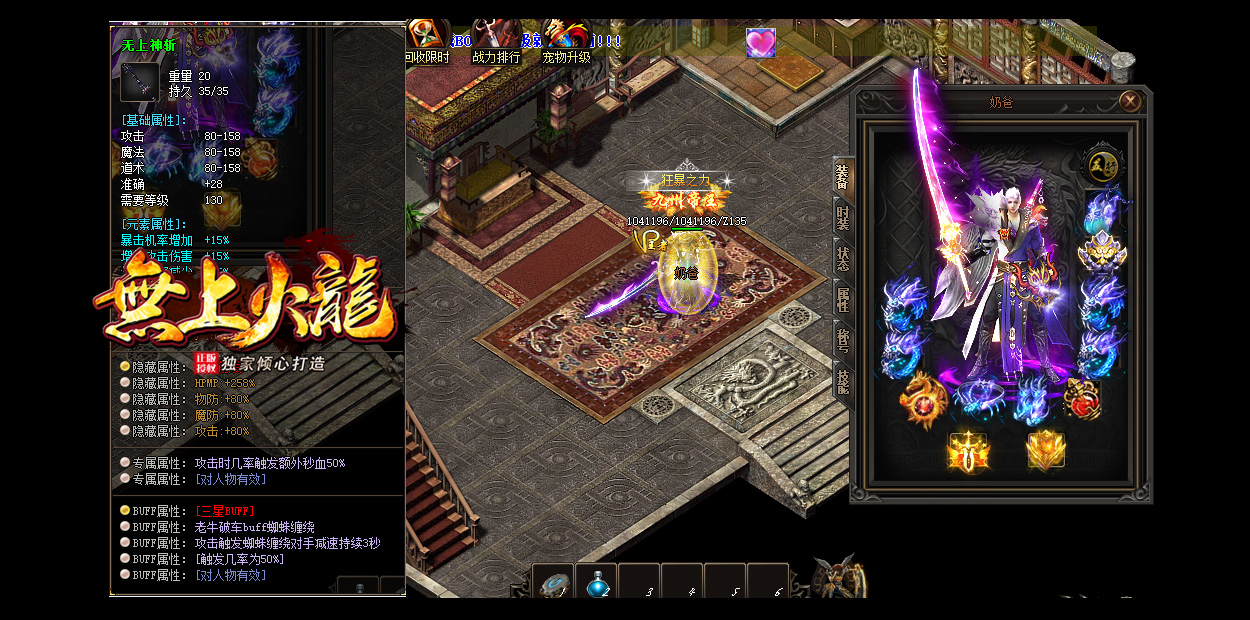Select the 状态 status tab
The height and width of the screenshot is (620, 1250).
tap(842, 256)
